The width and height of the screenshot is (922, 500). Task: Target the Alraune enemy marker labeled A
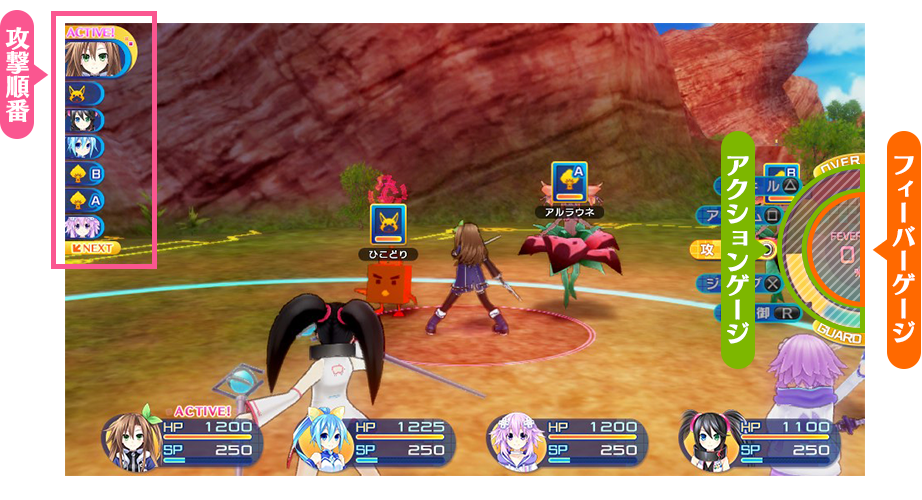[569, 180]
